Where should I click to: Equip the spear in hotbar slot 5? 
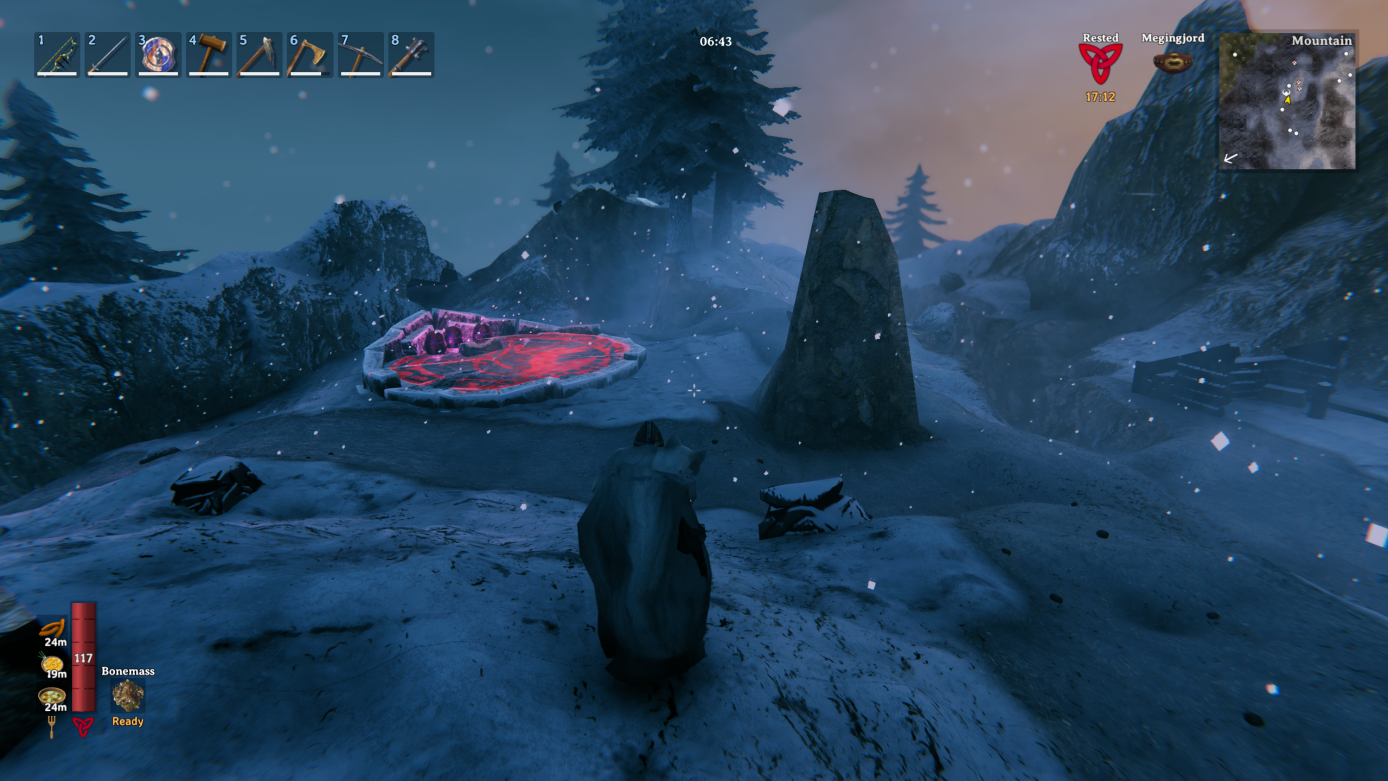259,53
